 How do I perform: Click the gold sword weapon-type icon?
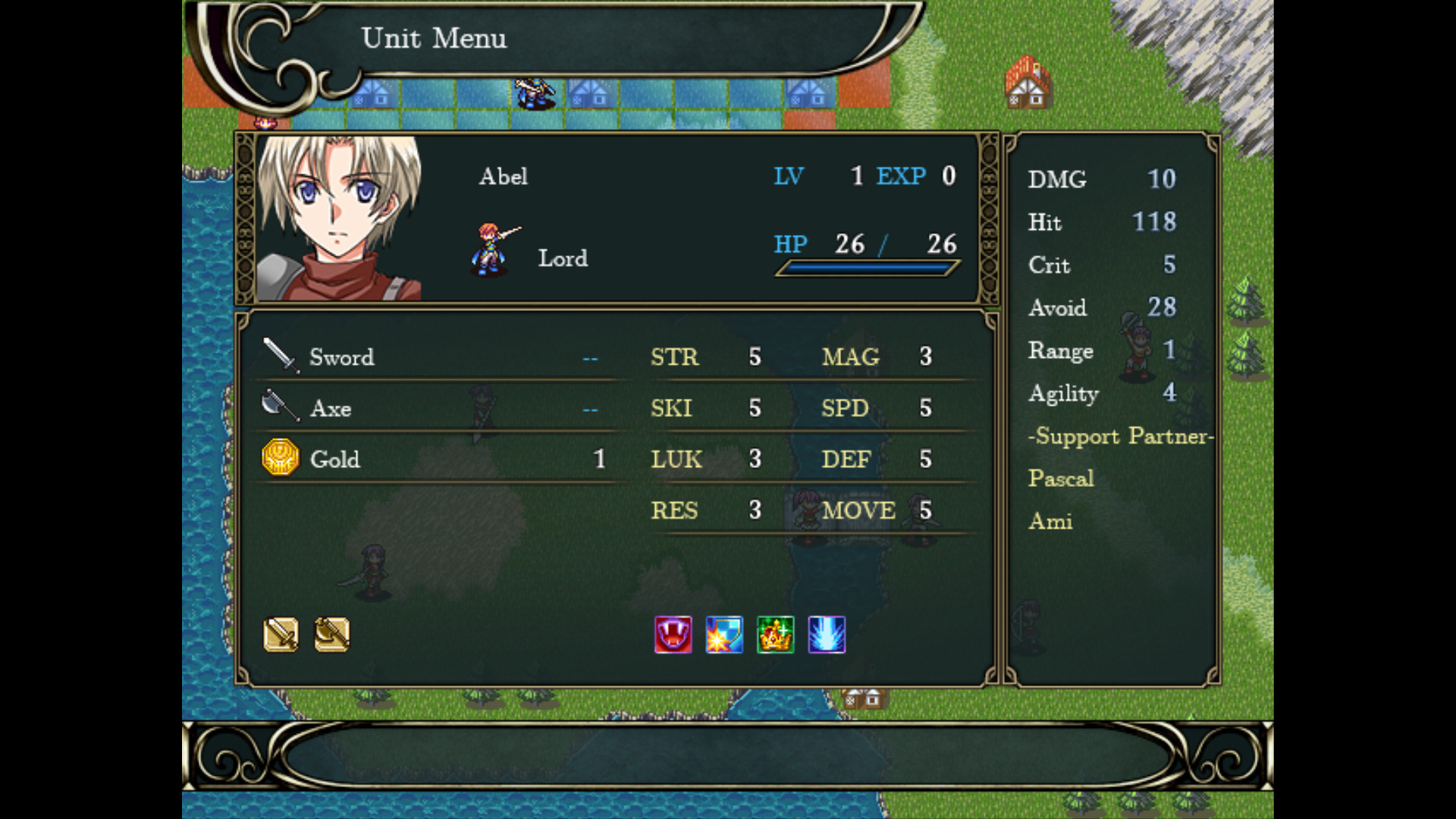coord(281,635)
